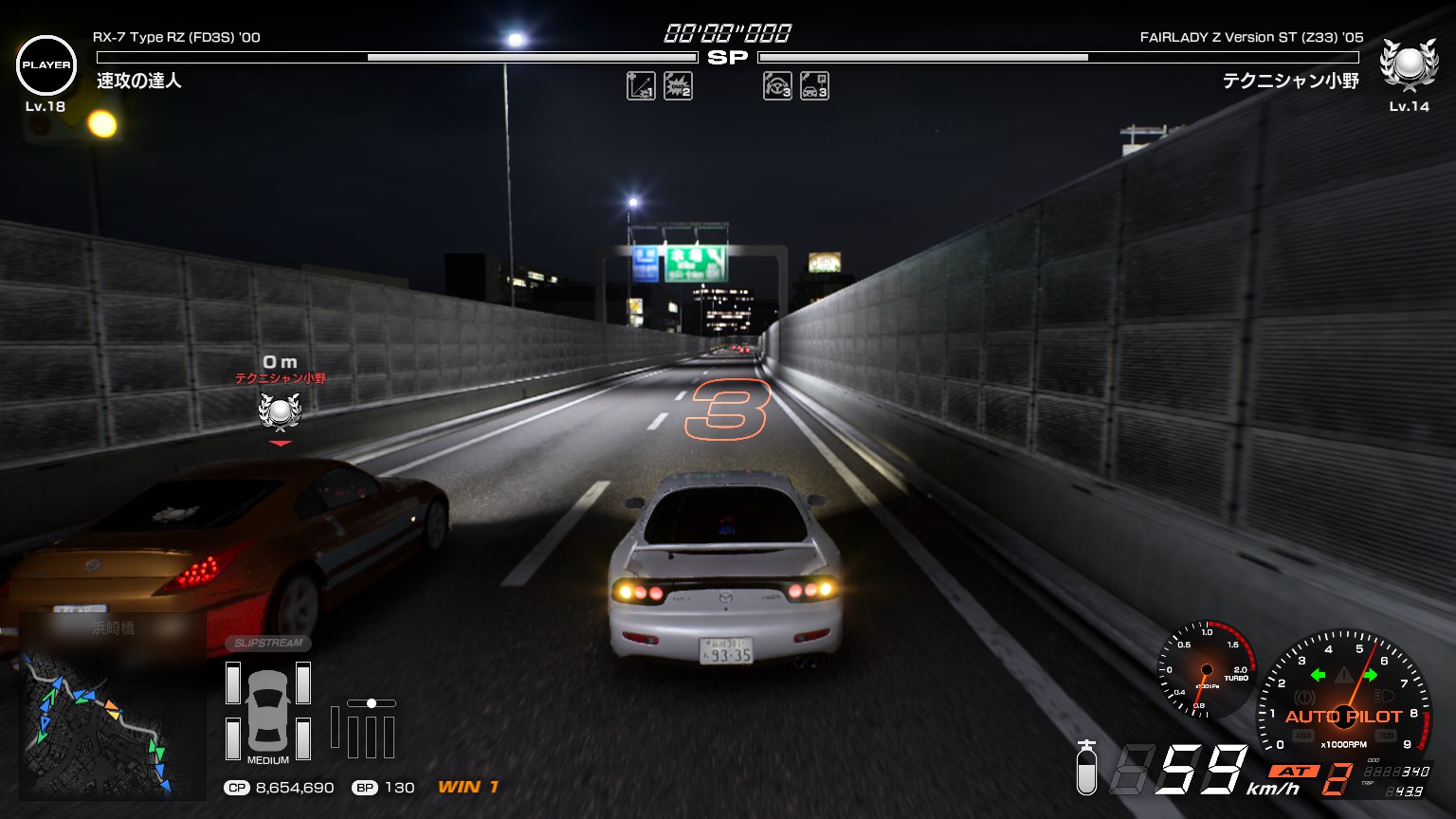Click the SLIPSTREAM indicator label
The width and height of the screenshot is (1456, 819).
[x=268, y=643]
